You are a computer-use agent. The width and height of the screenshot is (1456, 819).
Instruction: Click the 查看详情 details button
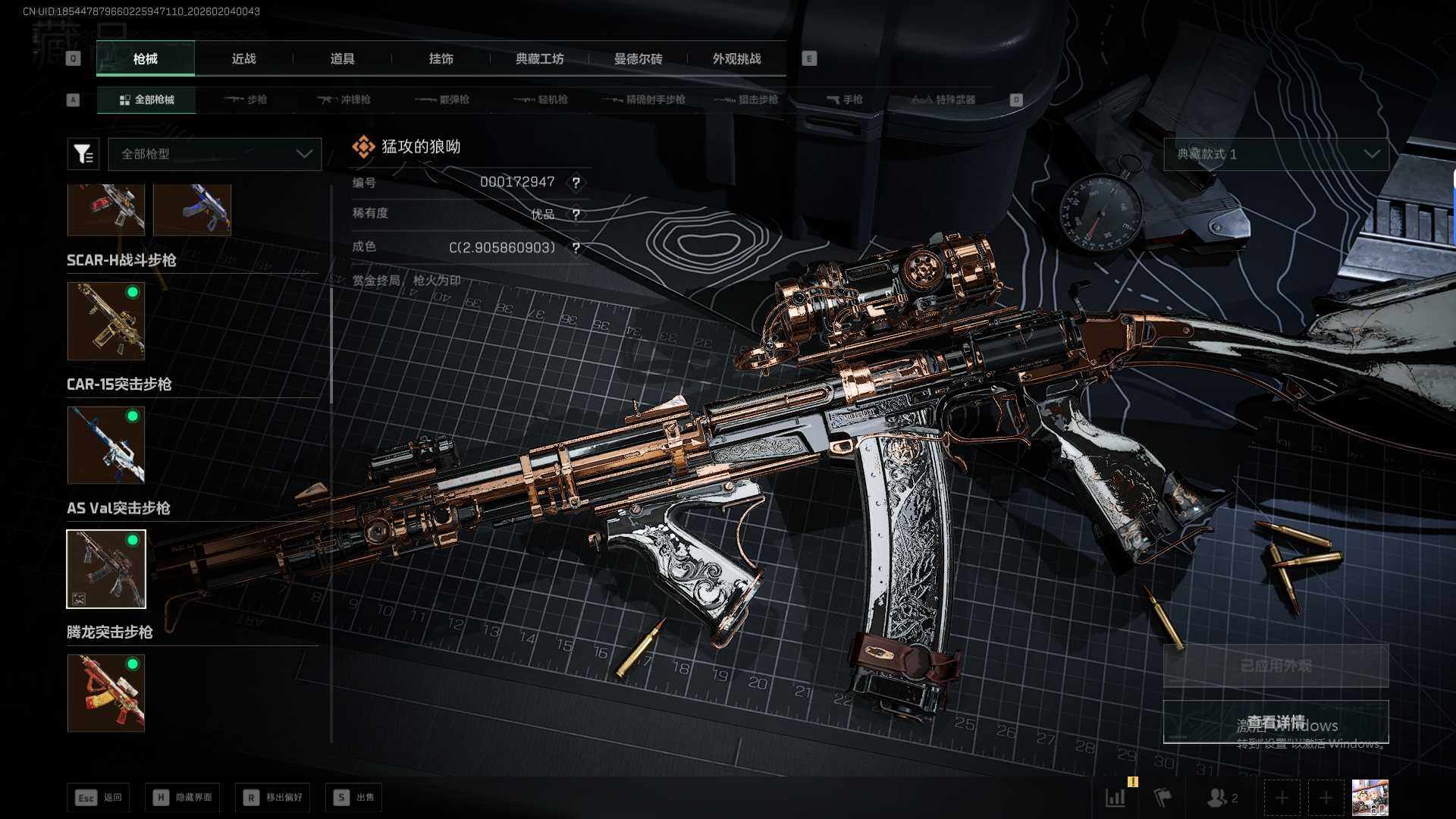(x=1276, y=722)
